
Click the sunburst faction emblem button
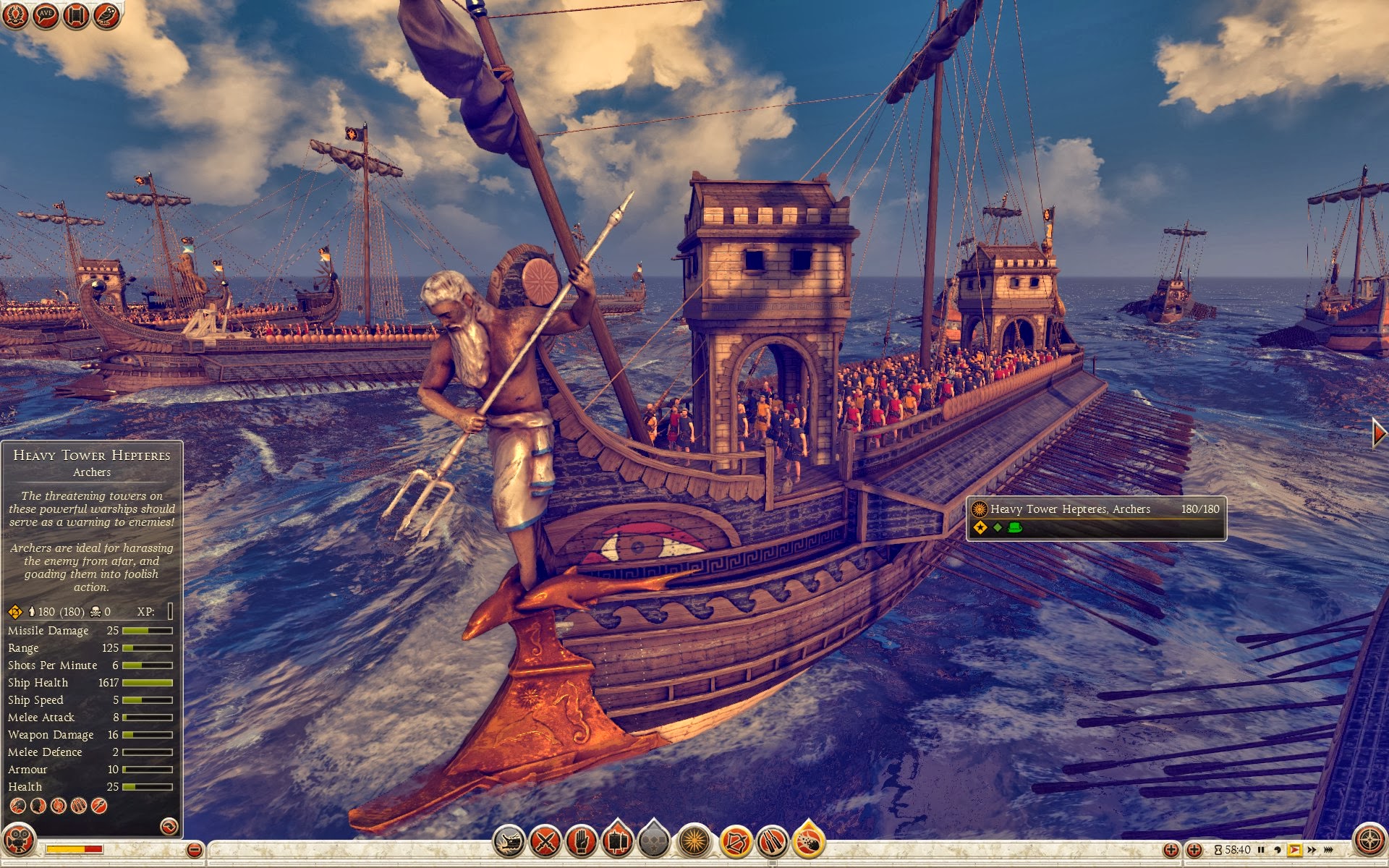point(694,841)
